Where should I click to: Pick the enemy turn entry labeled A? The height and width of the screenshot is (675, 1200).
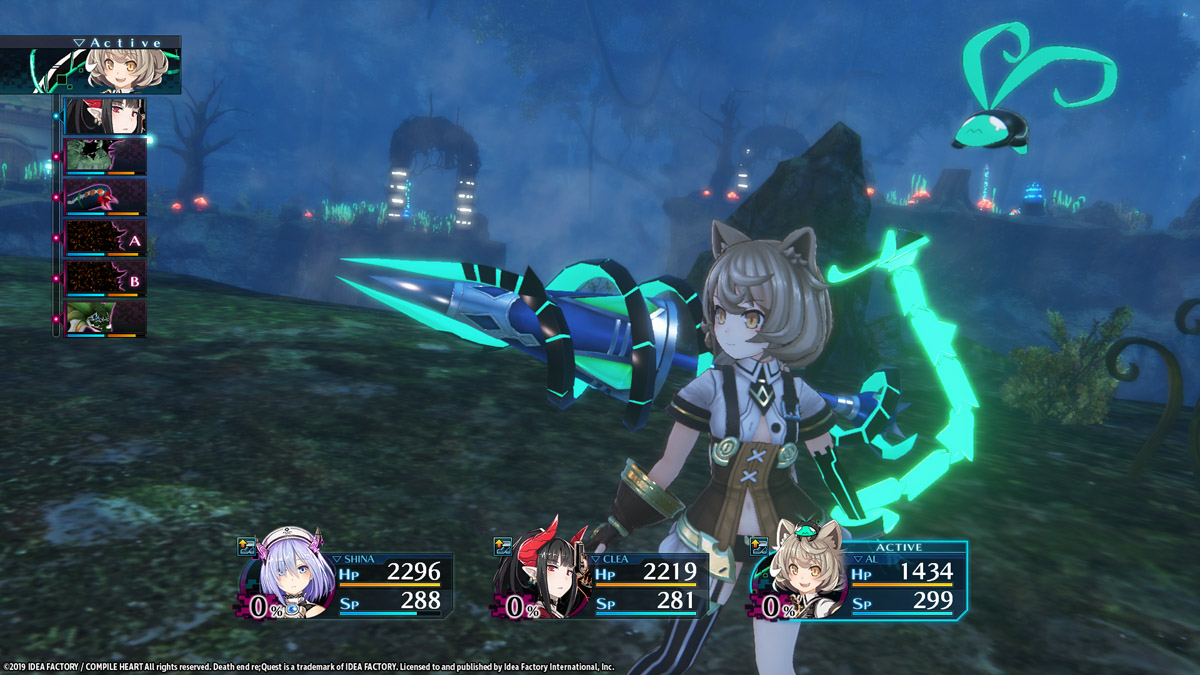tap(104, 238)
